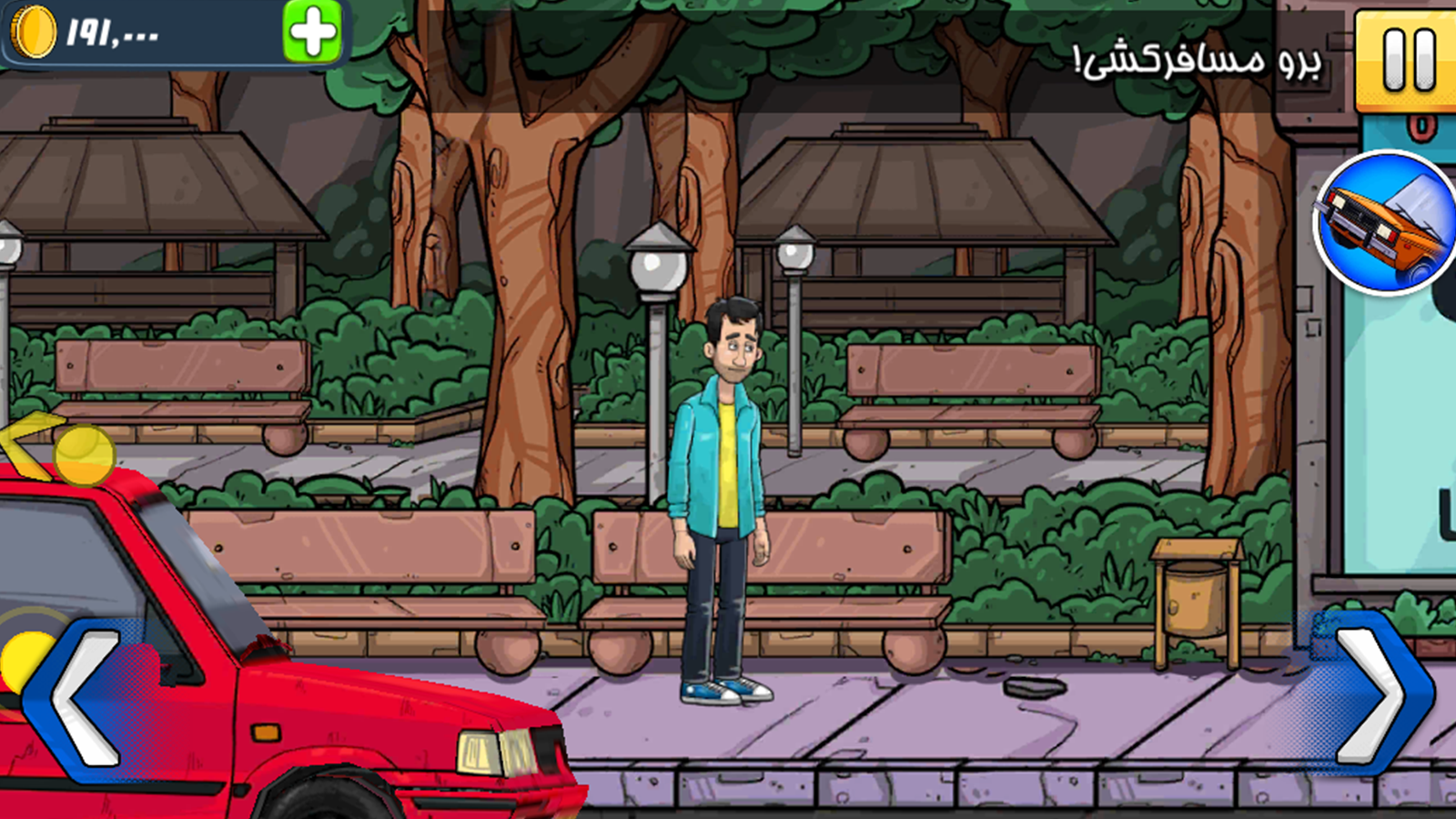Tap the green plus to add coins

click(x=312, y=33)
